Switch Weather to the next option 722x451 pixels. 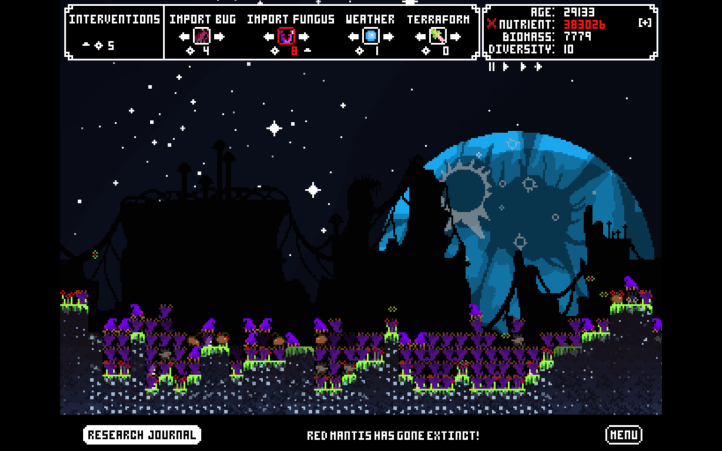pyautogui.click(x=388, y=37)
